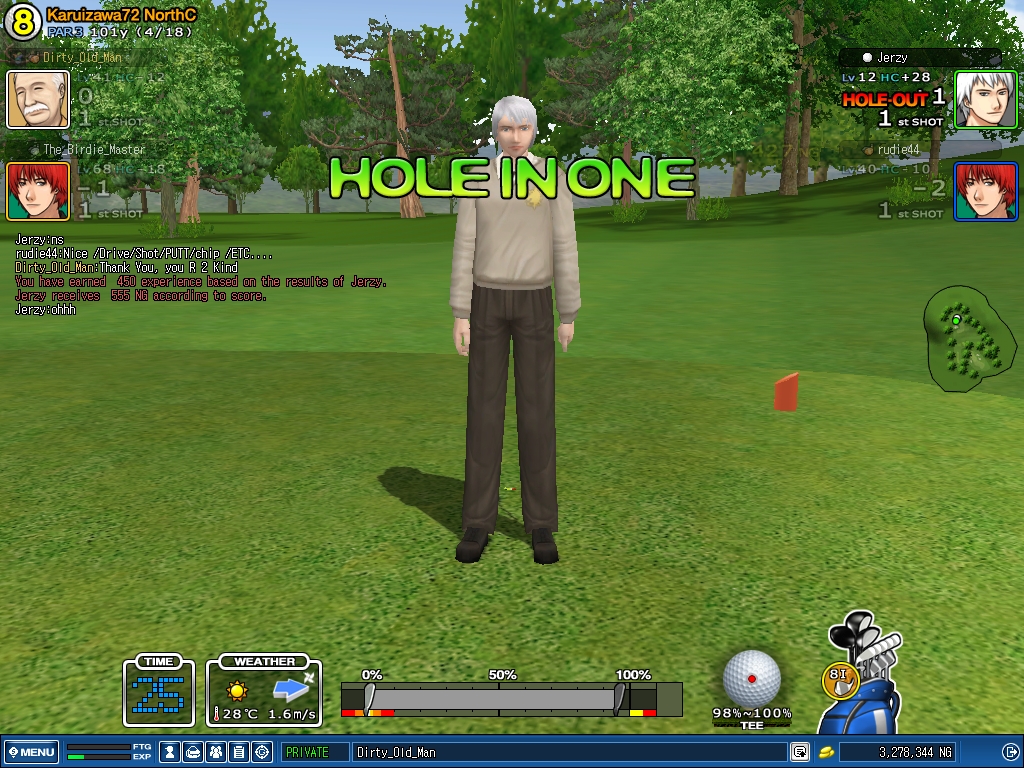This screenshot has width=1024, height=768.
Task: Open the chat log window button
Action: [x=800, y=752]
